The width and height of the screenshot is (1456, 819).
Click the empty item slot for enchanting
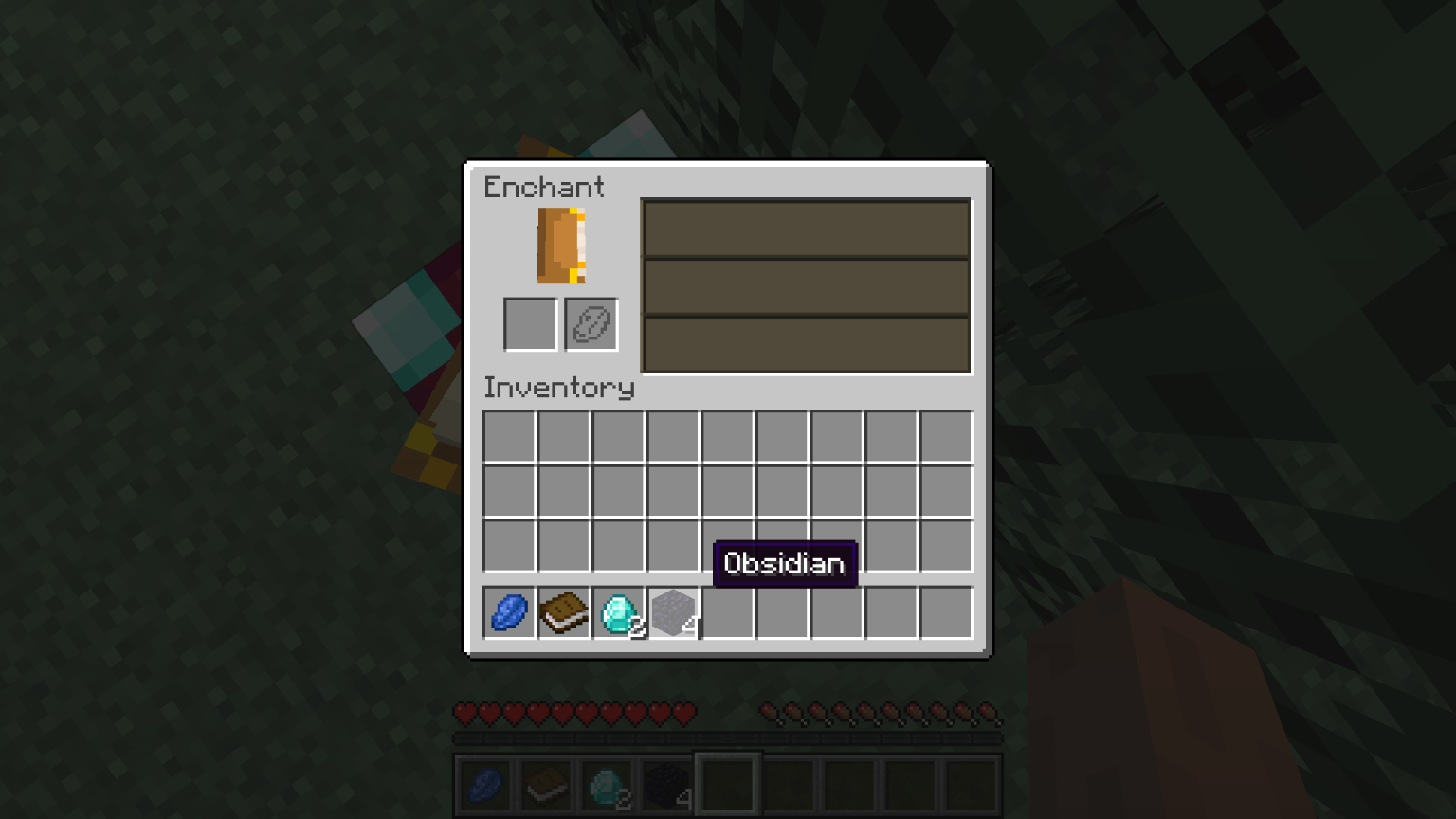point(529,324)
